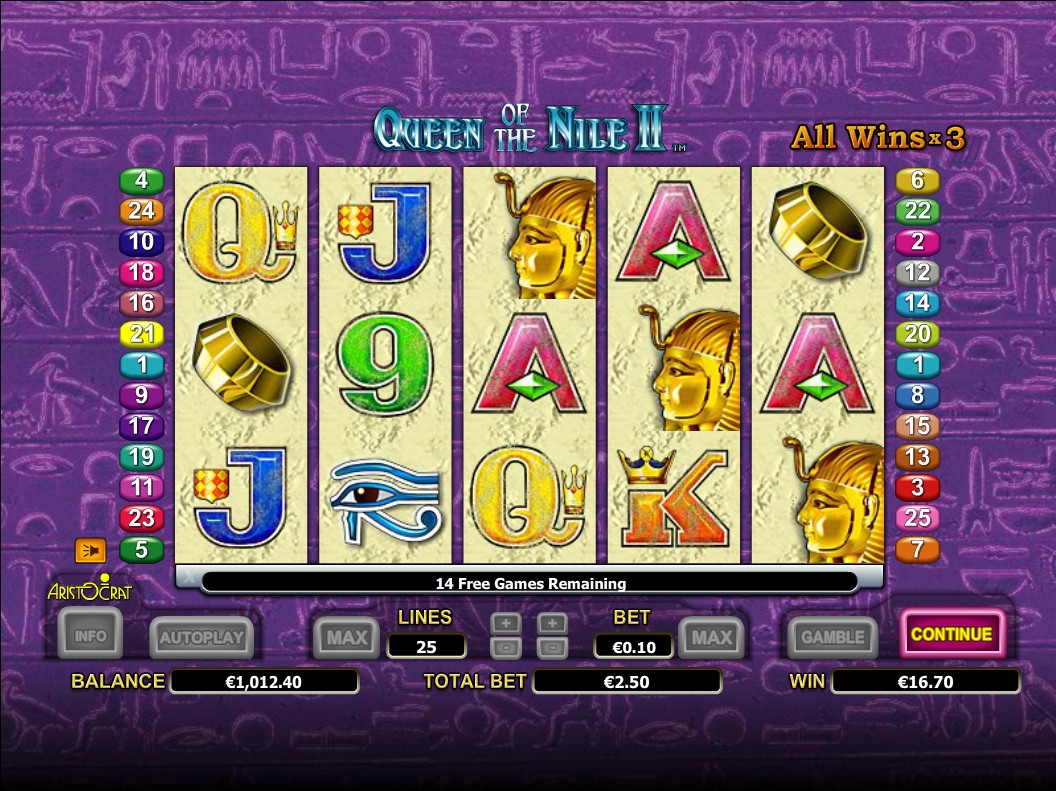Raise the bet with the plus nearest BET
The image size is (1056, 791).
click(x=553, y=623)
